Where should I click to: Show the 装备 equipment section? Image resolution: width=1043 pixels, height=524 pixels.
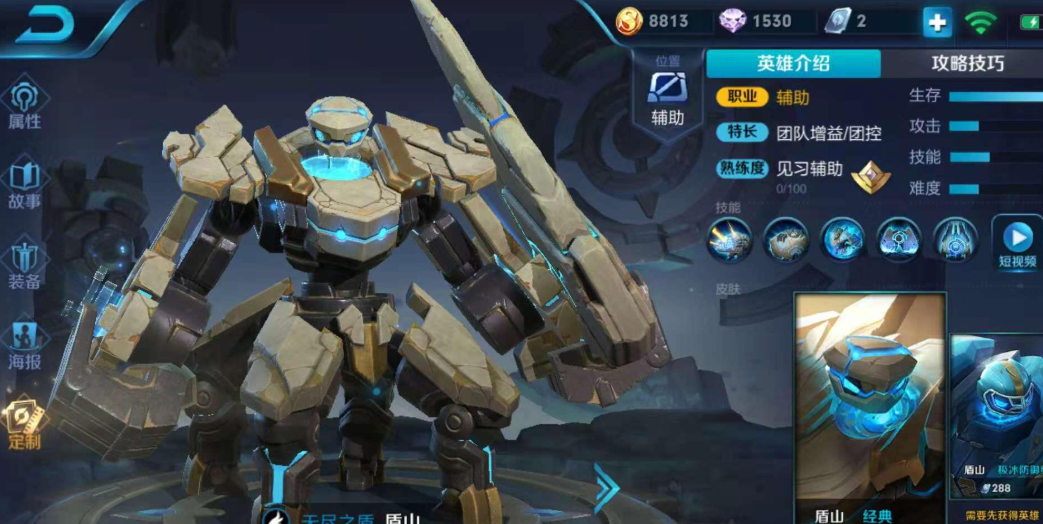pyautogui.click(x=24, y=265)
